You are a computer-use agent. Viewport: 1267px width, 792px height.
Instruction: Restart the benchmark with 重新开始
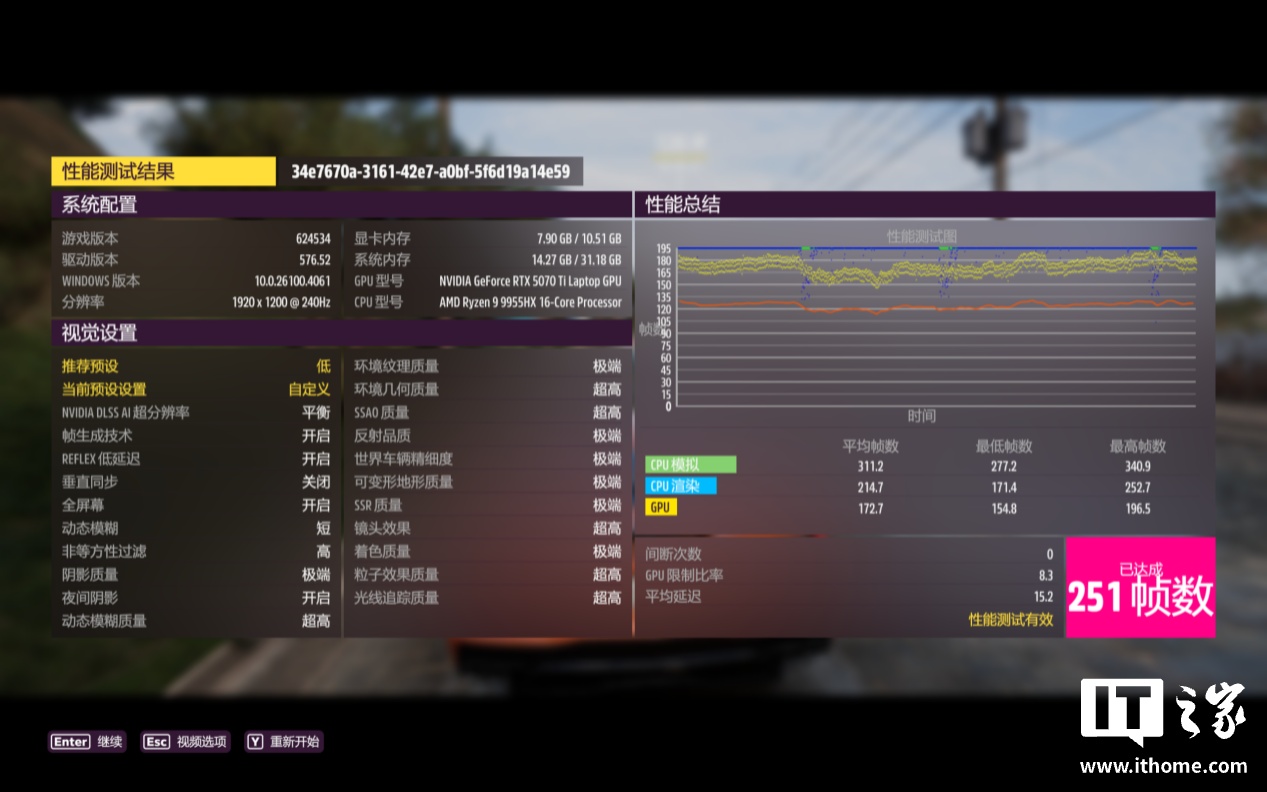click(284, 742)
